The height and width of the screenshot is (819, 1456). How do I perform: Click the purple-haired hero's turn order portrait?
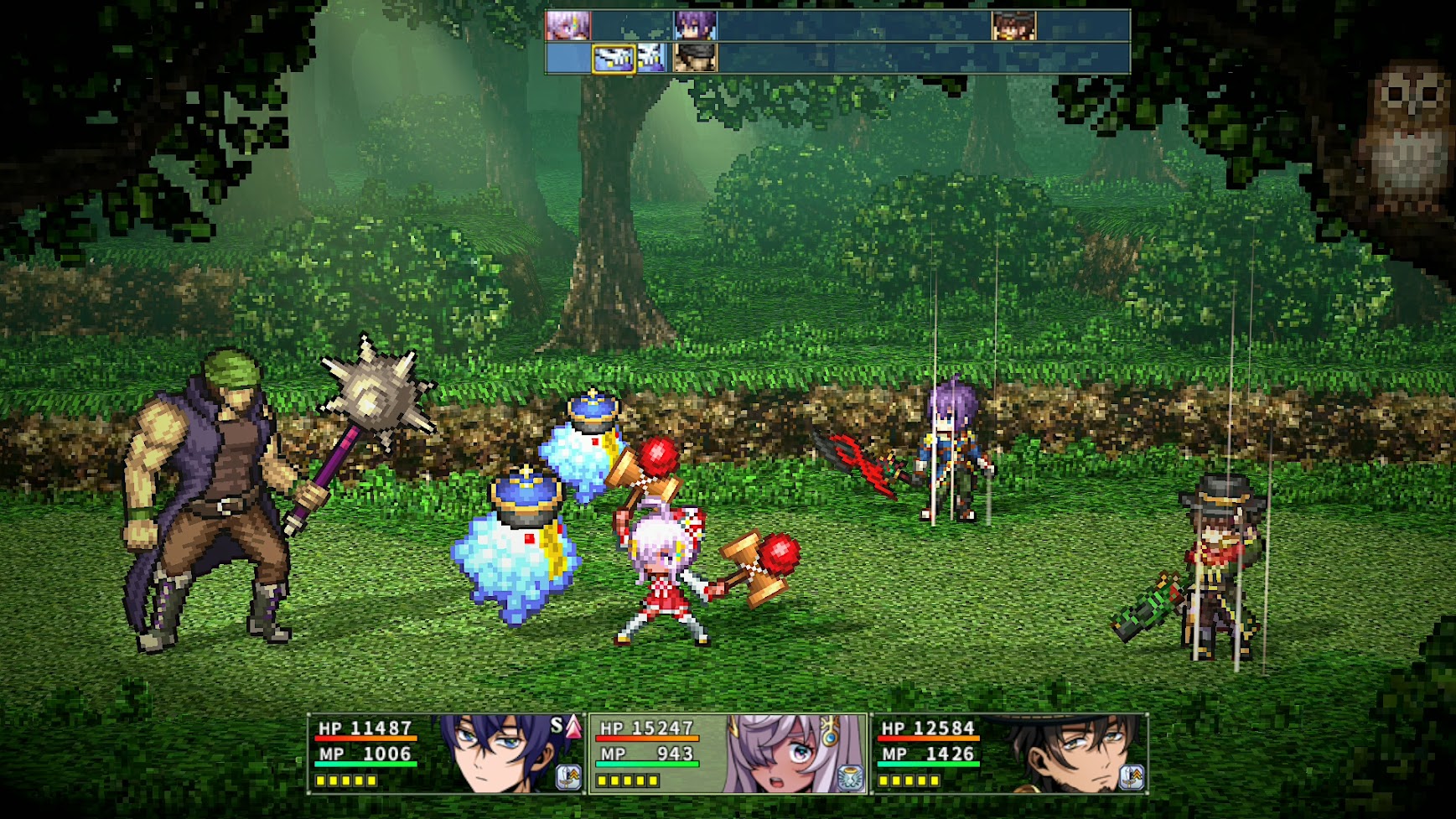point(696,26)
